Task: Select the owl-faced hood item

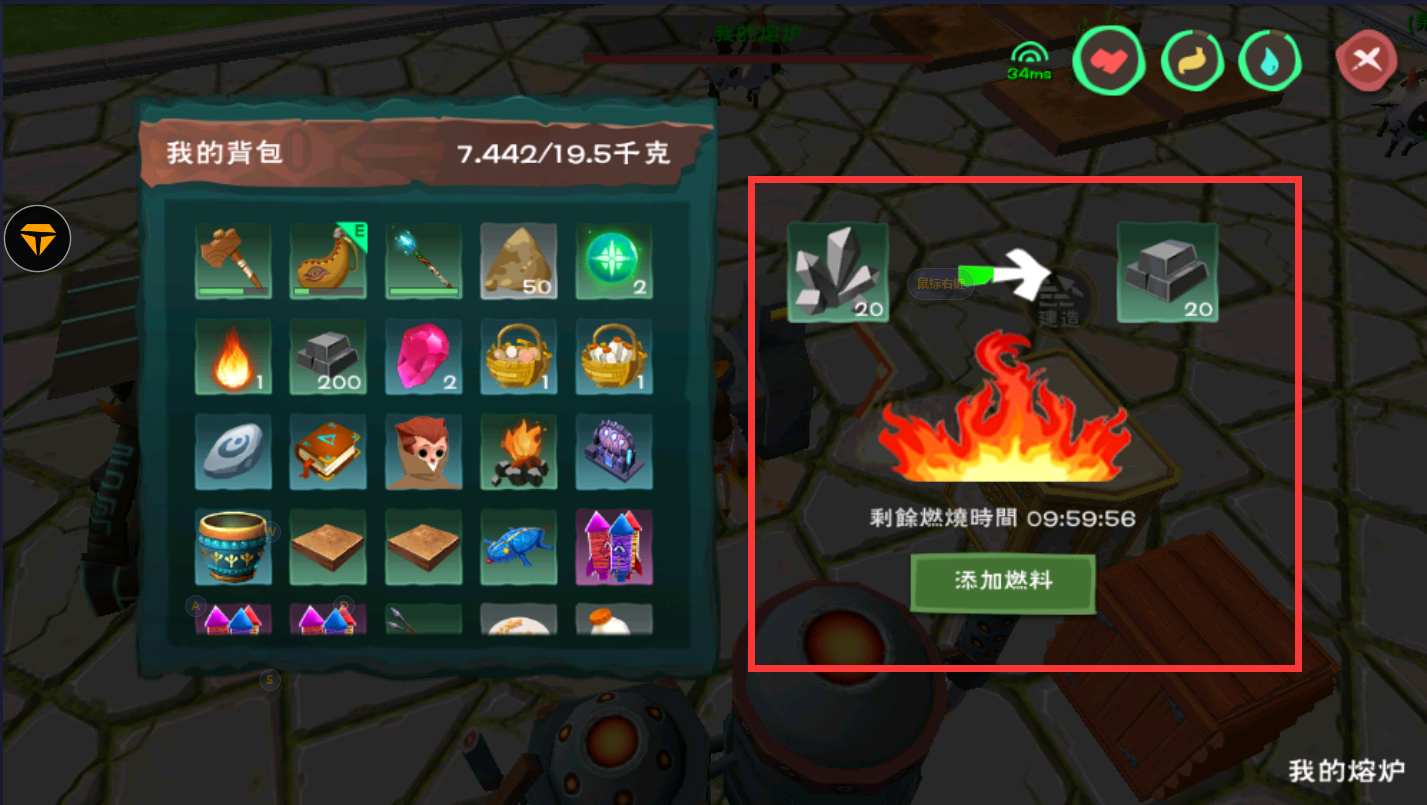Action: (424, 452)
